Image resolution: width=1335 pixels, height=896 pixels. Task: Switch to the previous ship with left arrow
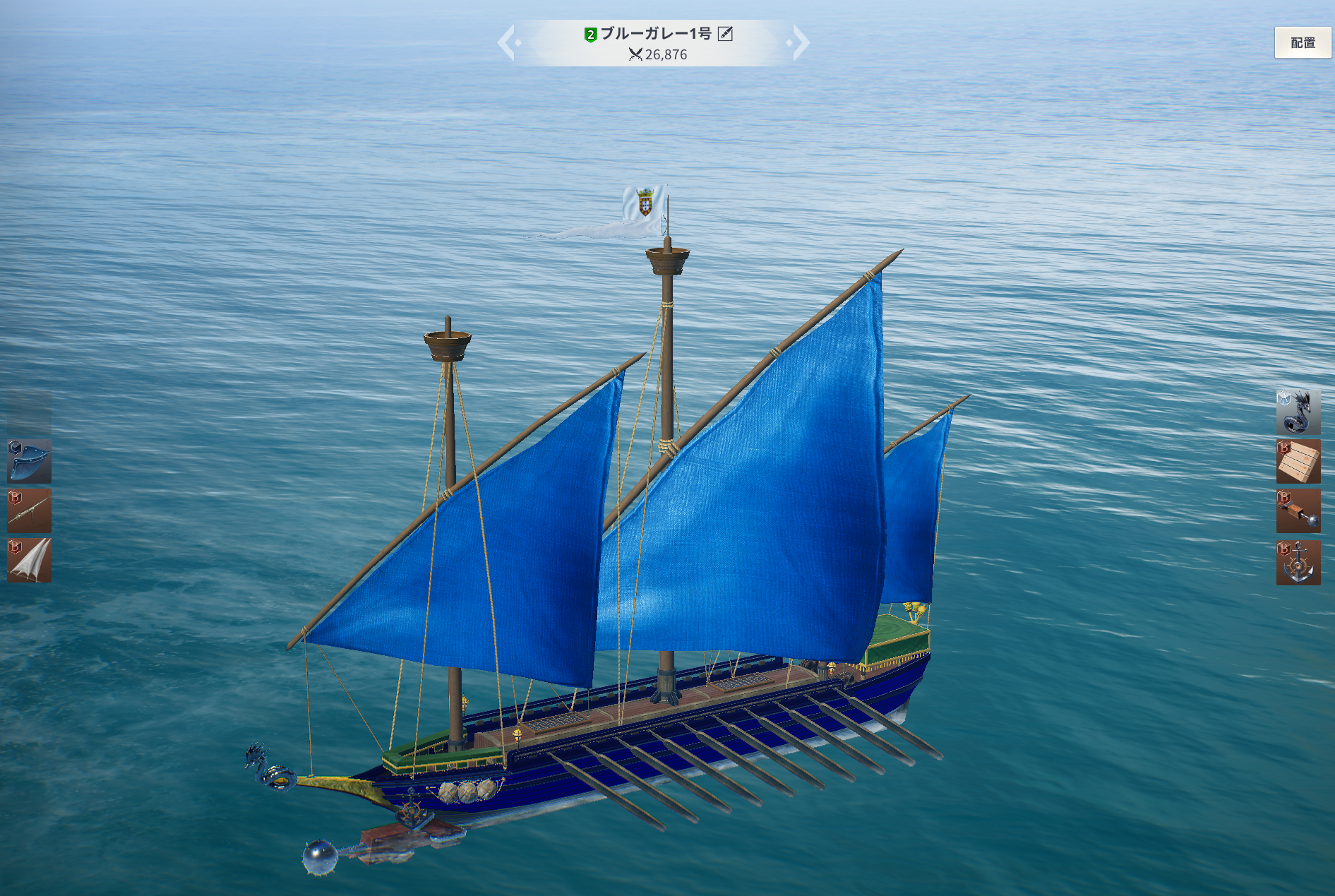pos(508,42)
